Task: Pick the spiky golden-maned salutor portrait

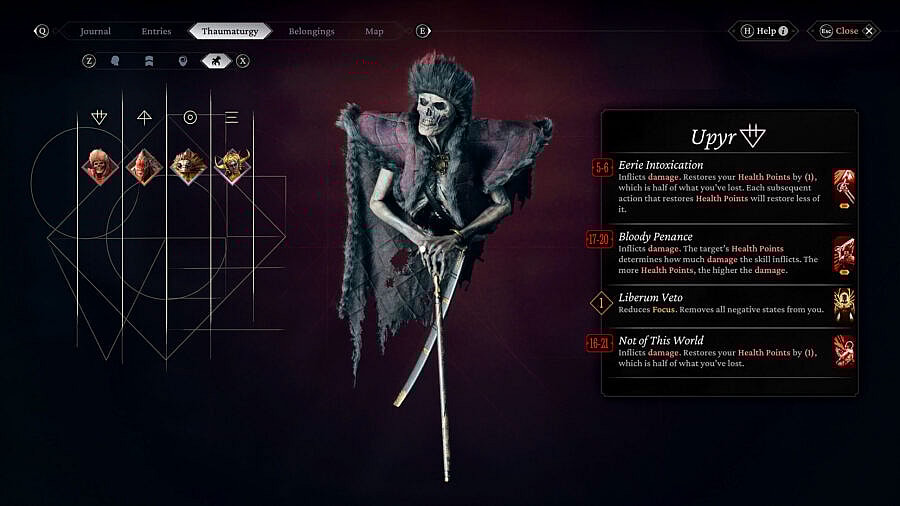Action: [188, 166]
